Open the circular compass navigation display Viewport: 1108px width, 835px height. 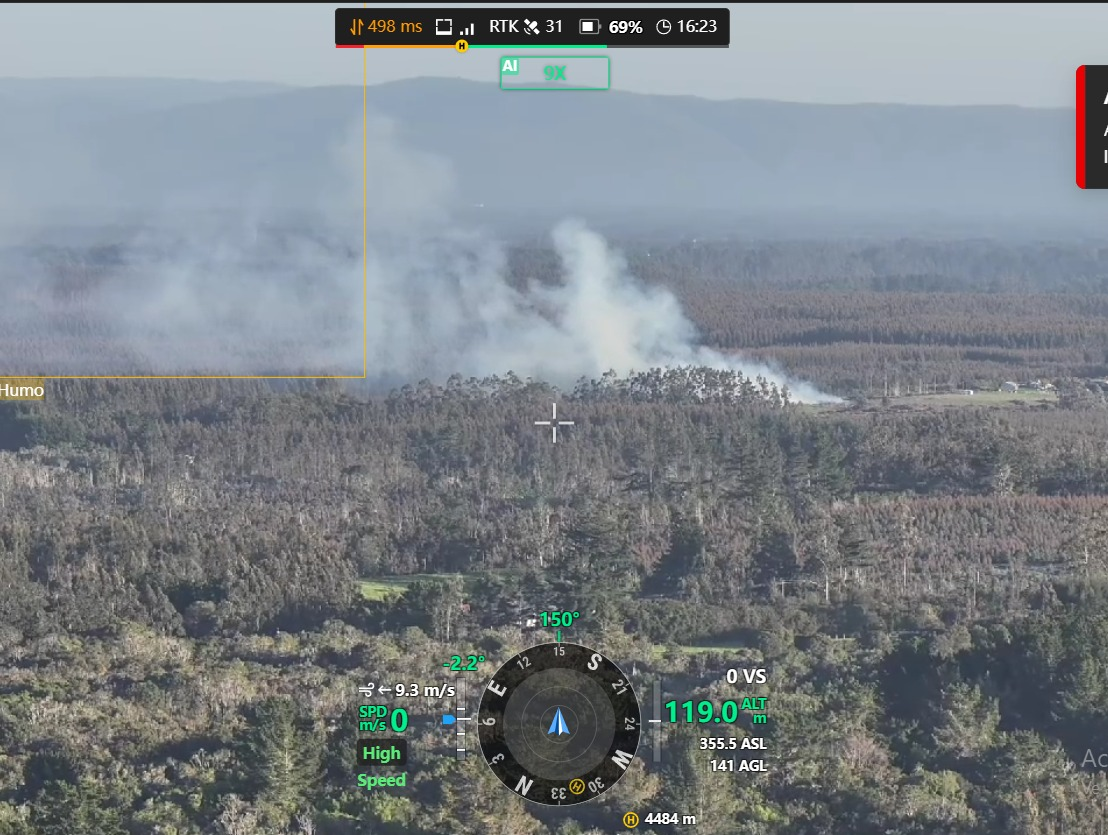coord(558,722)
